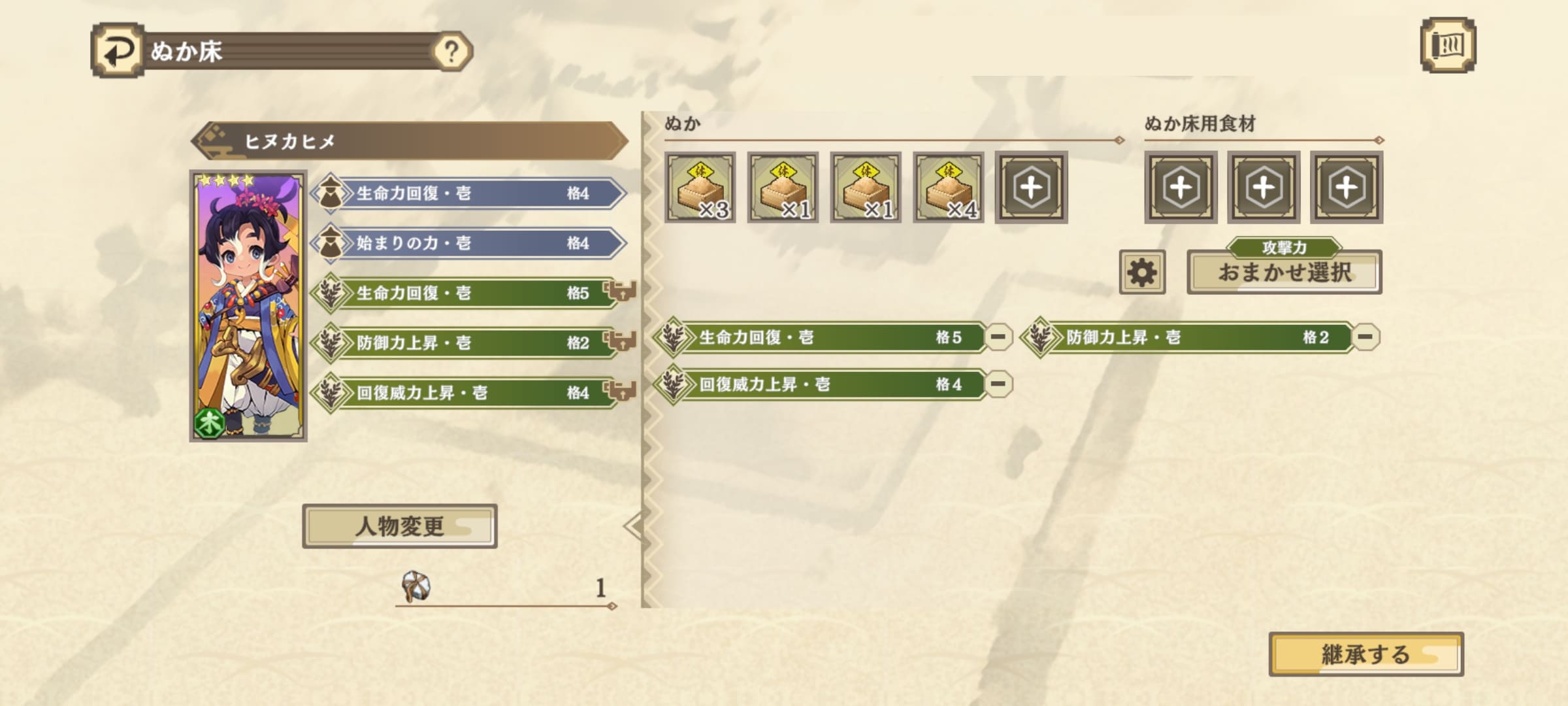Remove 回復威力上昇・壱 格4 with minus button
The width and height of the screenshot is (1568, 706).
pyautogui.click(x=998, y=384)
